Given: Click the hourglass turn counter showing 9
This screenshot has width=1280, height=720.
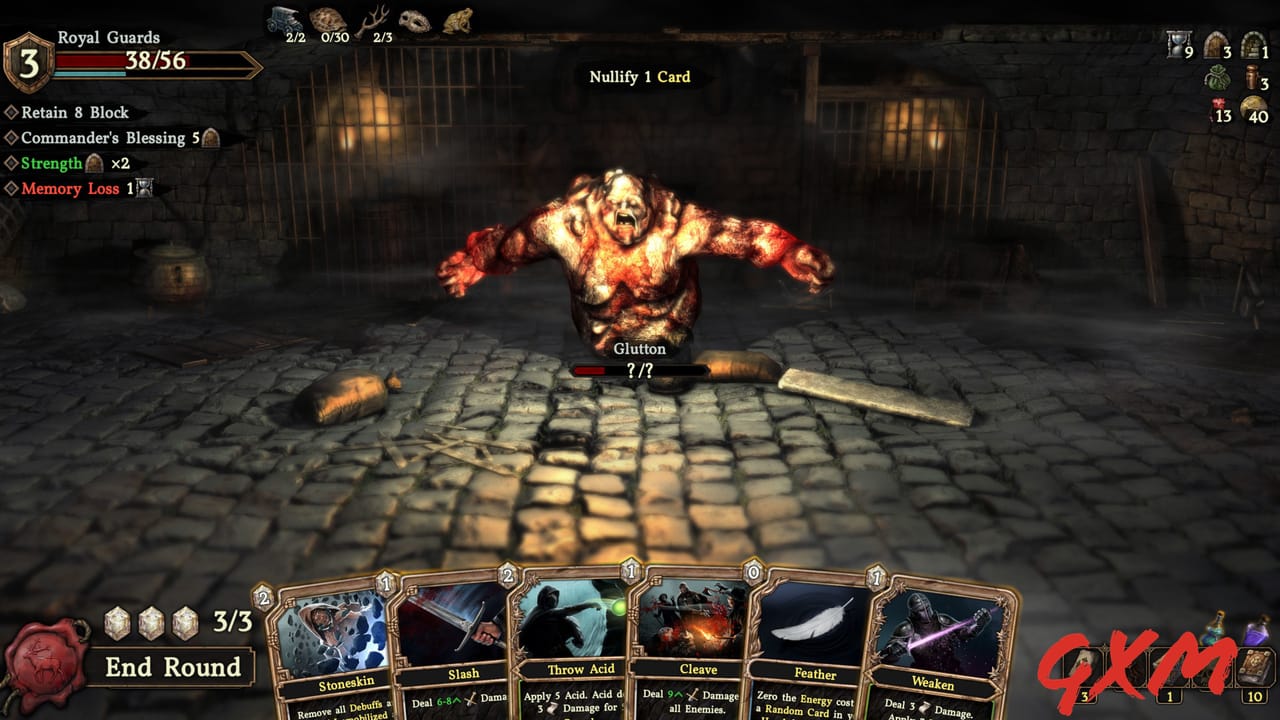Looking at the screenshot, I should (1178, 45).
